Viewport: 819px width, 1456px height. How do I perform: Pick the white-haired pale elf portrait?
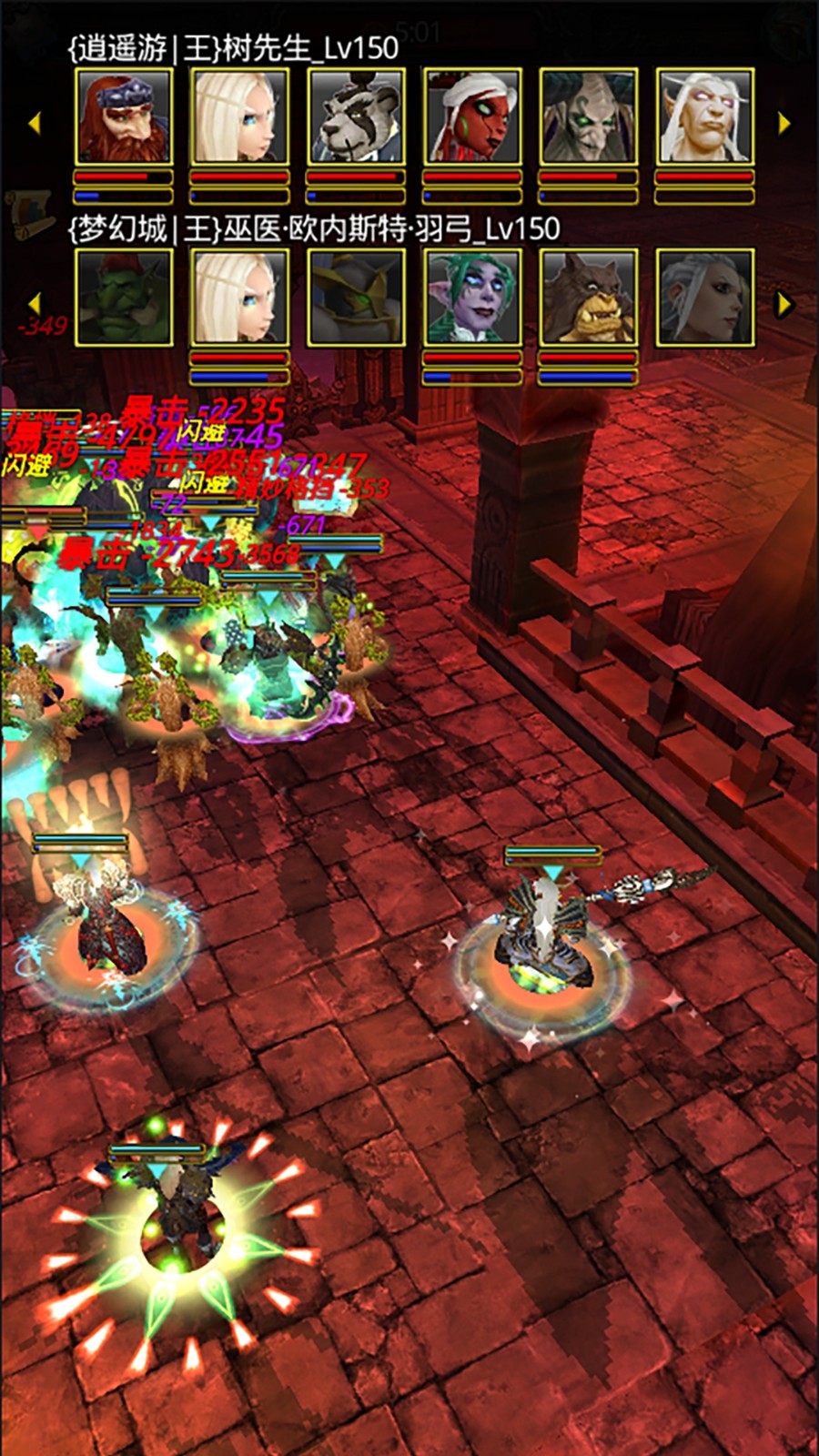(x=704, y=117)
